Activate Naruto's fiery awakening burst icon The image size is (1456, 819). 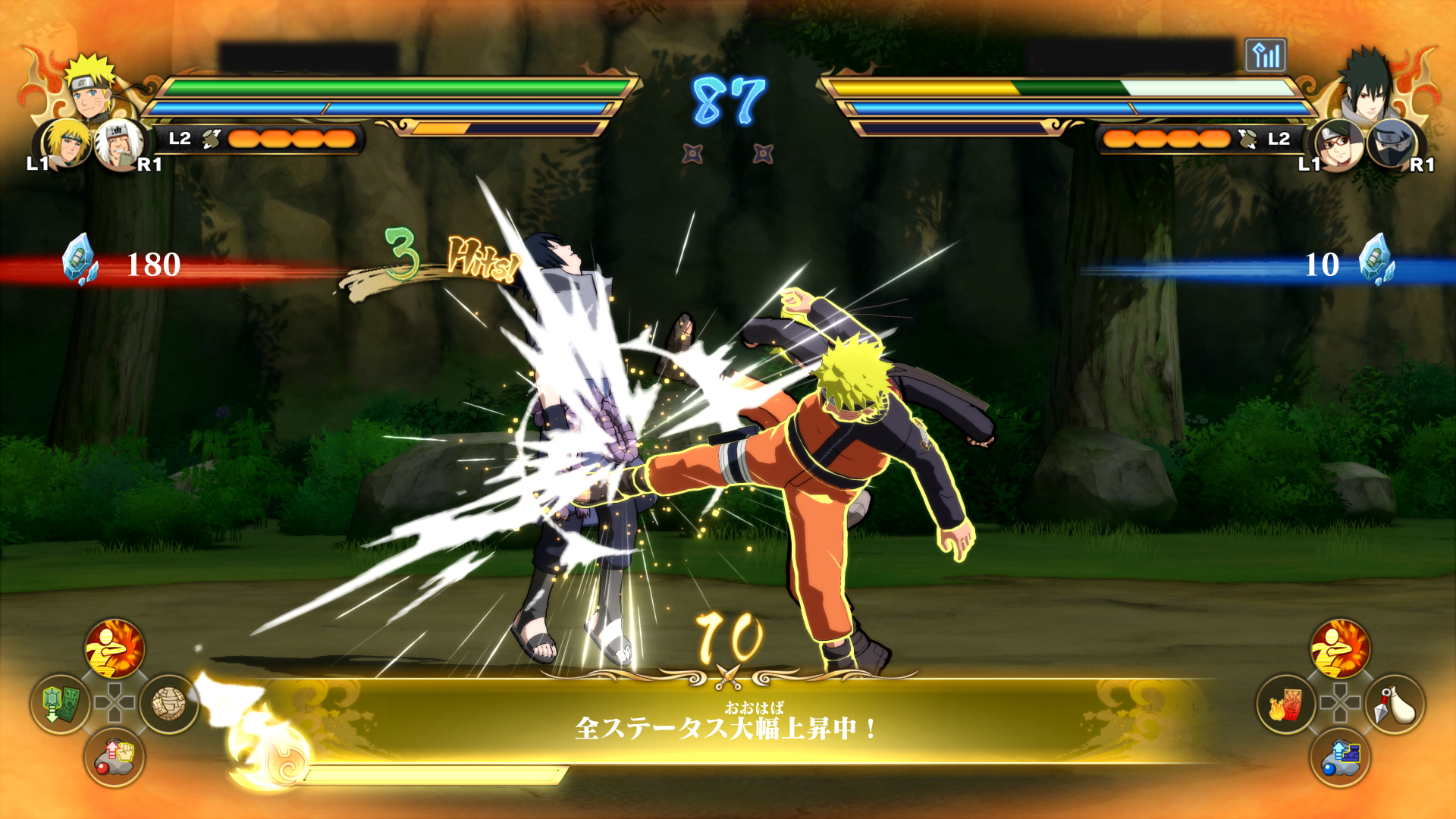click(x=115, y=649)
